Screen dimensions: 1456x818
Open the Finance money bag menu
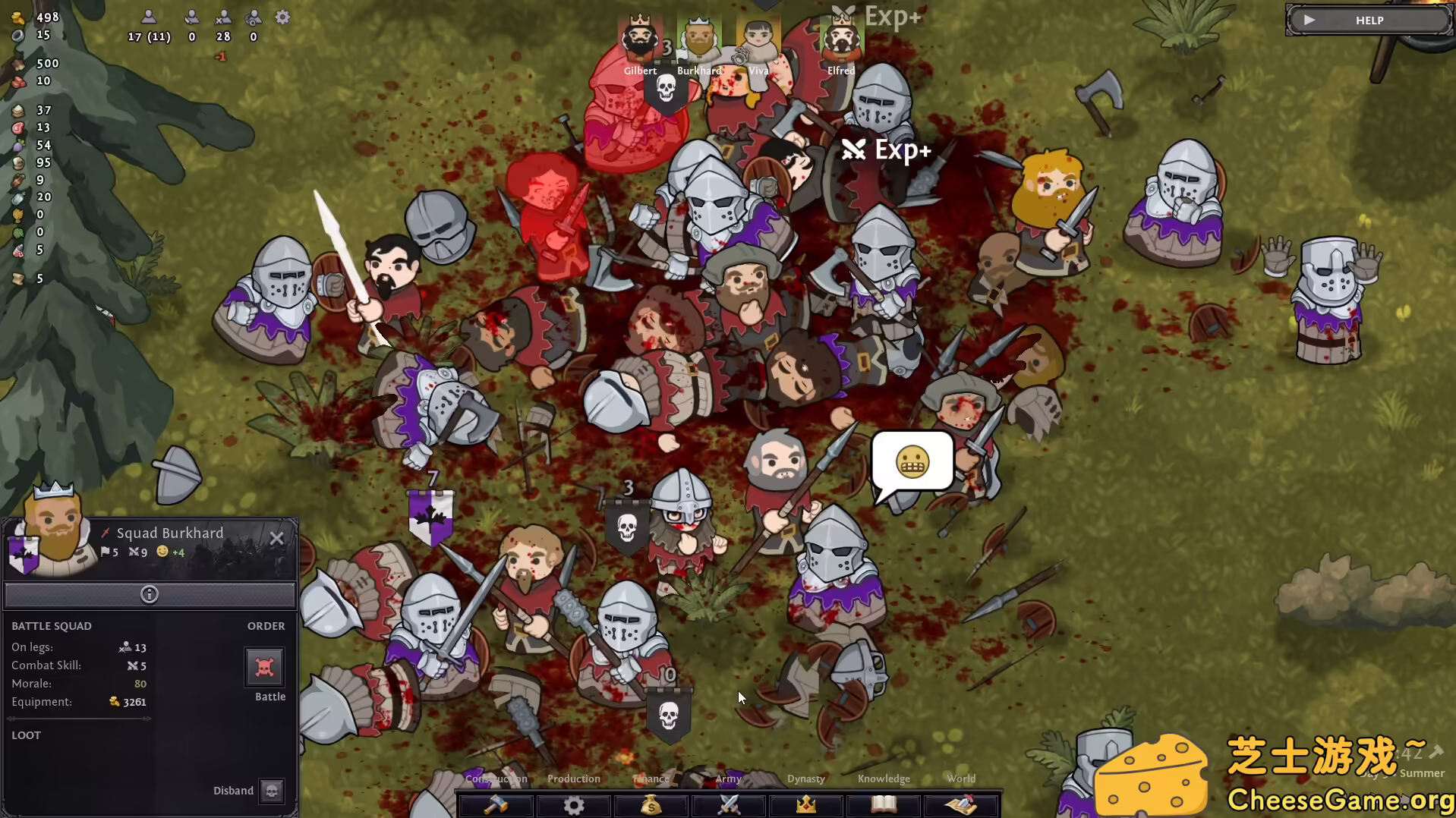tap(651, 804)
